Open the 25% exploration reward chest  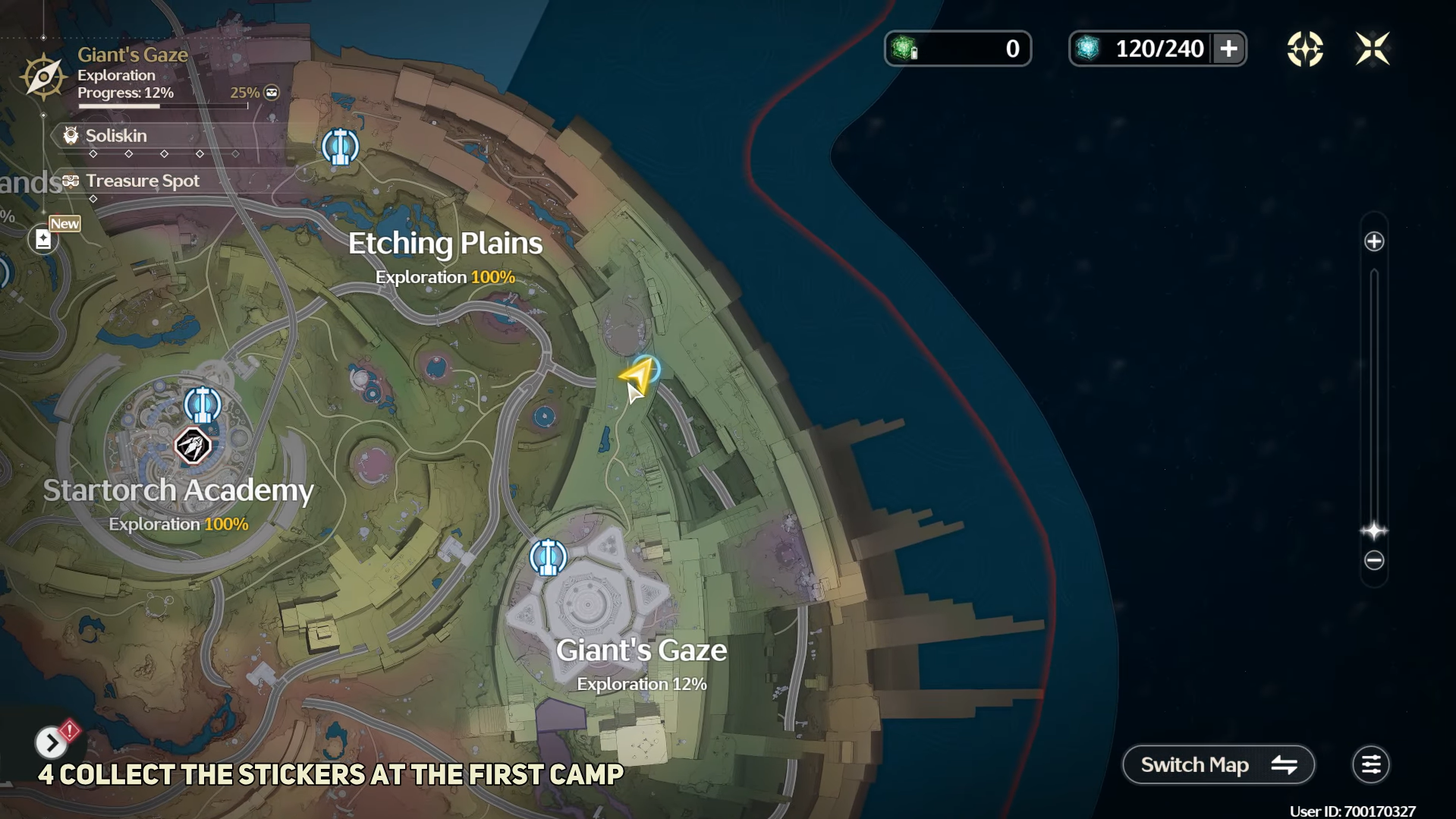click(272, 93)
